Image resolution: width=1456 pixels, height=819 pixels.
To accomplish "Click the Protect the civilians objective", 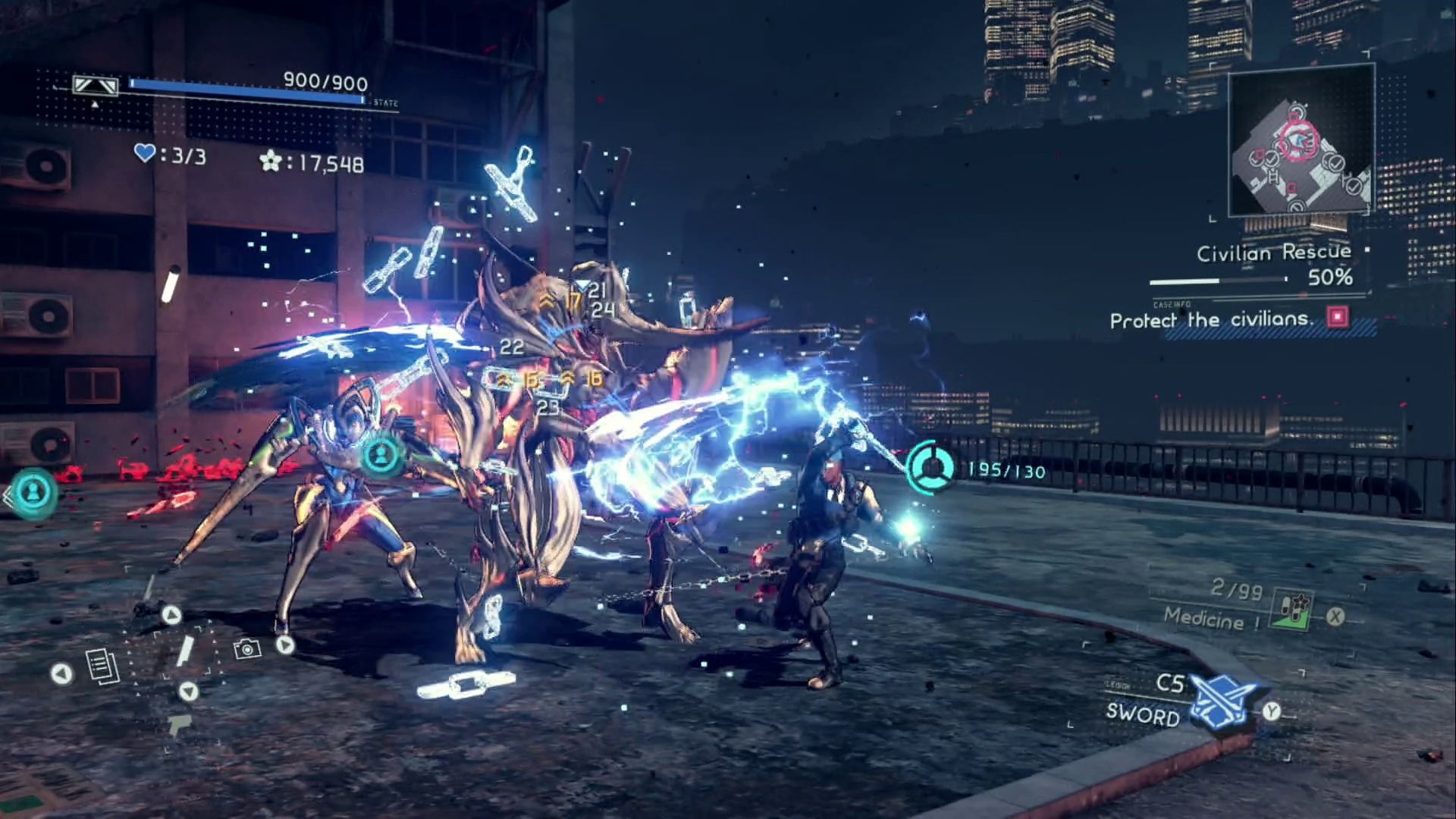I will pos(1211,320).
